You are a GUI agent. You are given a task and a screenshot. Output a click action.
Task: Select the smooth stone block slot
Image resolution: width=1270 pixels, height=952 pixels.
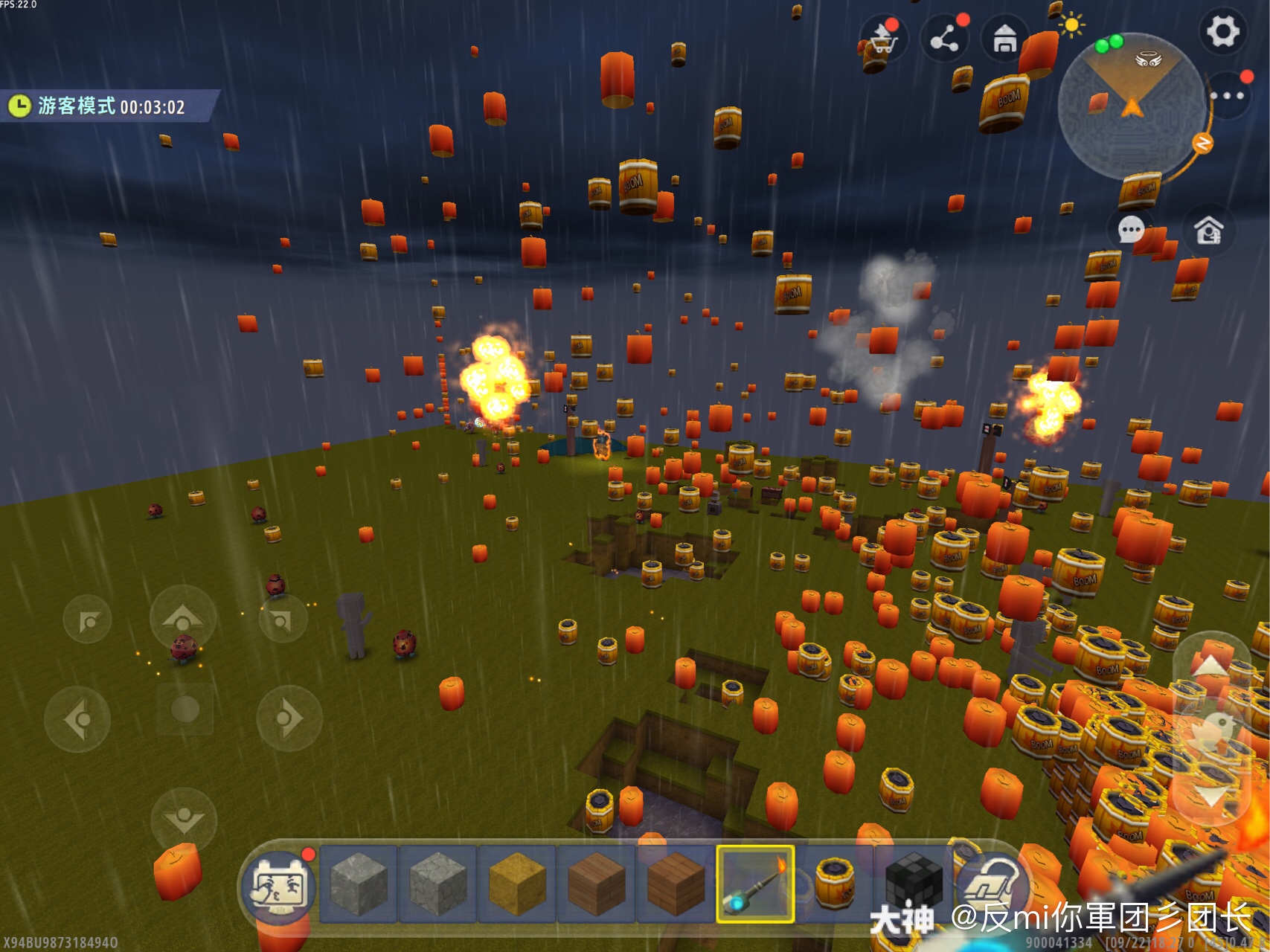point(359,884)
